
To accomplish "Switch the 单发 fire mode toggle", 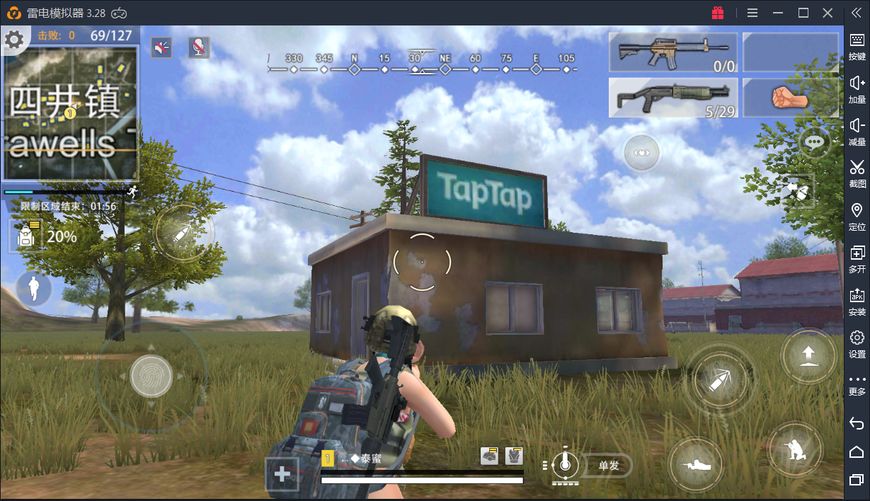I will (x=608, y=465).
